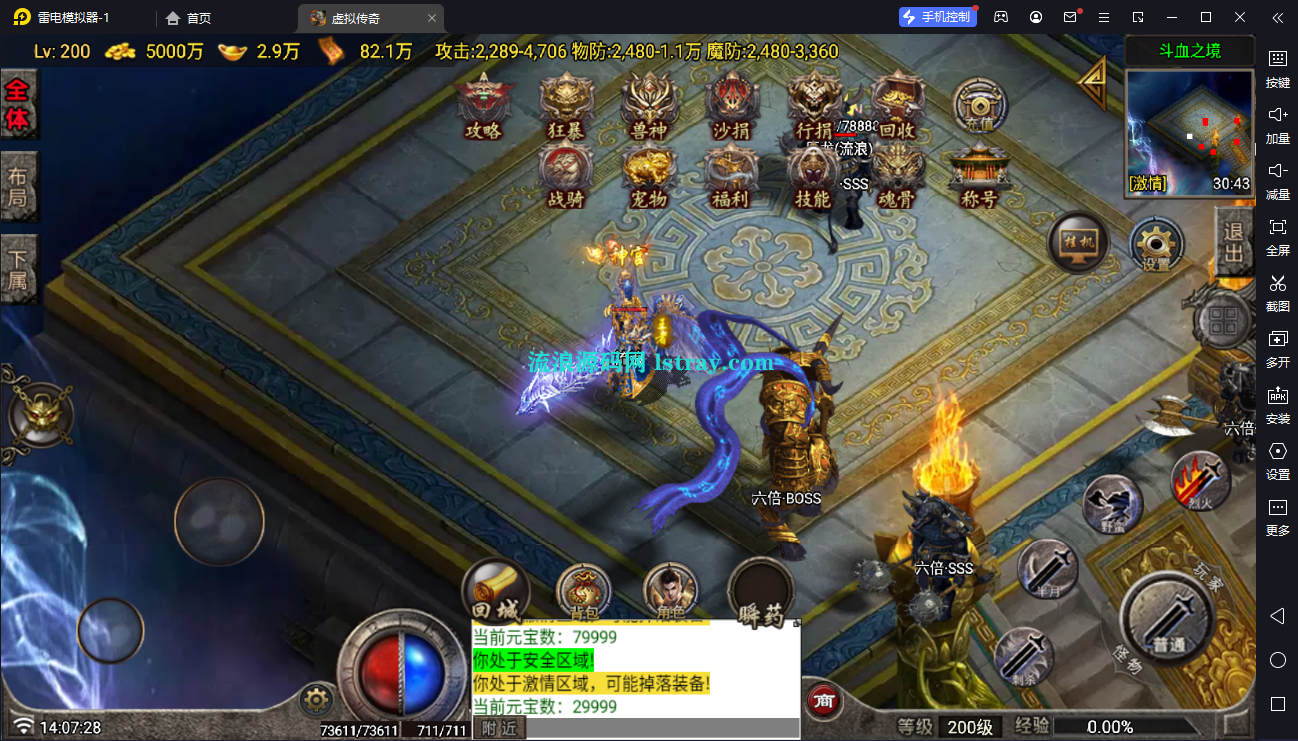Open the 设置 gear settings icon
The height and width of the screenshot is (741, 1298).
click(x=1157, y=244)
